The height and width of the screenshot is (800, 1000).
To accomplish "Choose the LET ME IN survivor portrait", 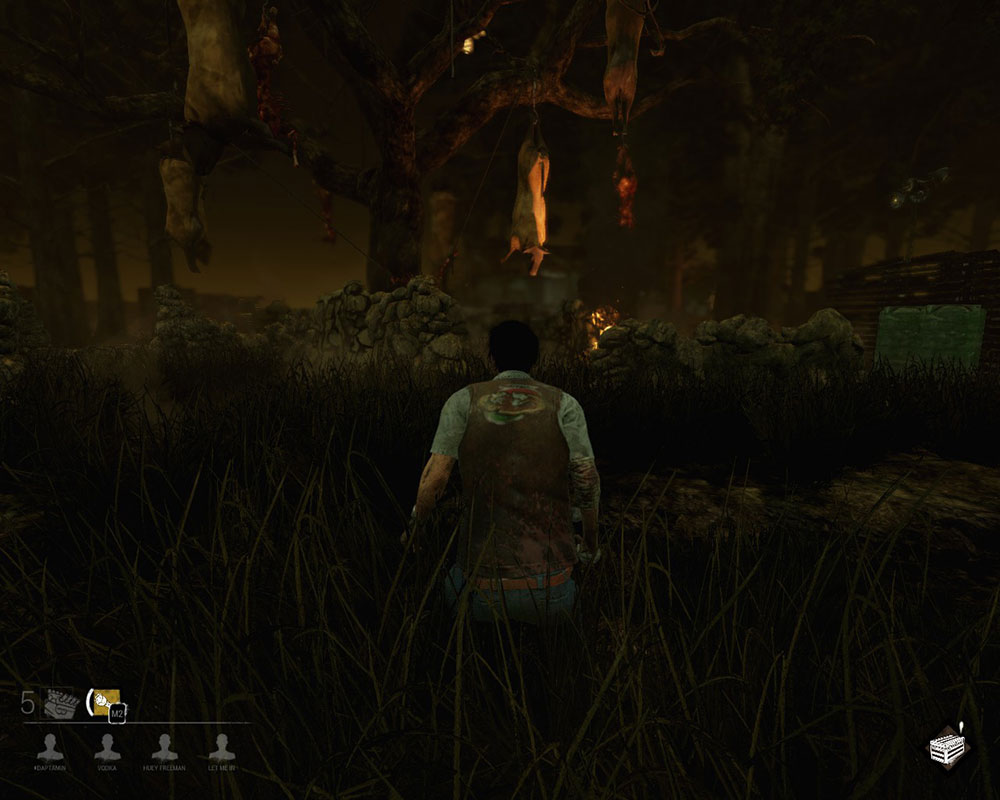I will click(221, 746).
